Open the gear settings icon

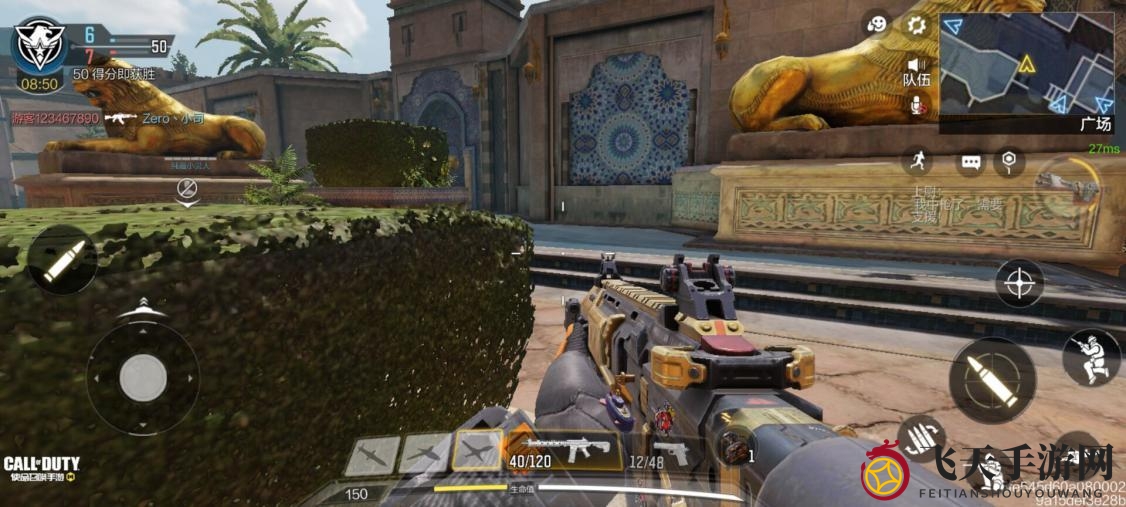pos(914,25)
